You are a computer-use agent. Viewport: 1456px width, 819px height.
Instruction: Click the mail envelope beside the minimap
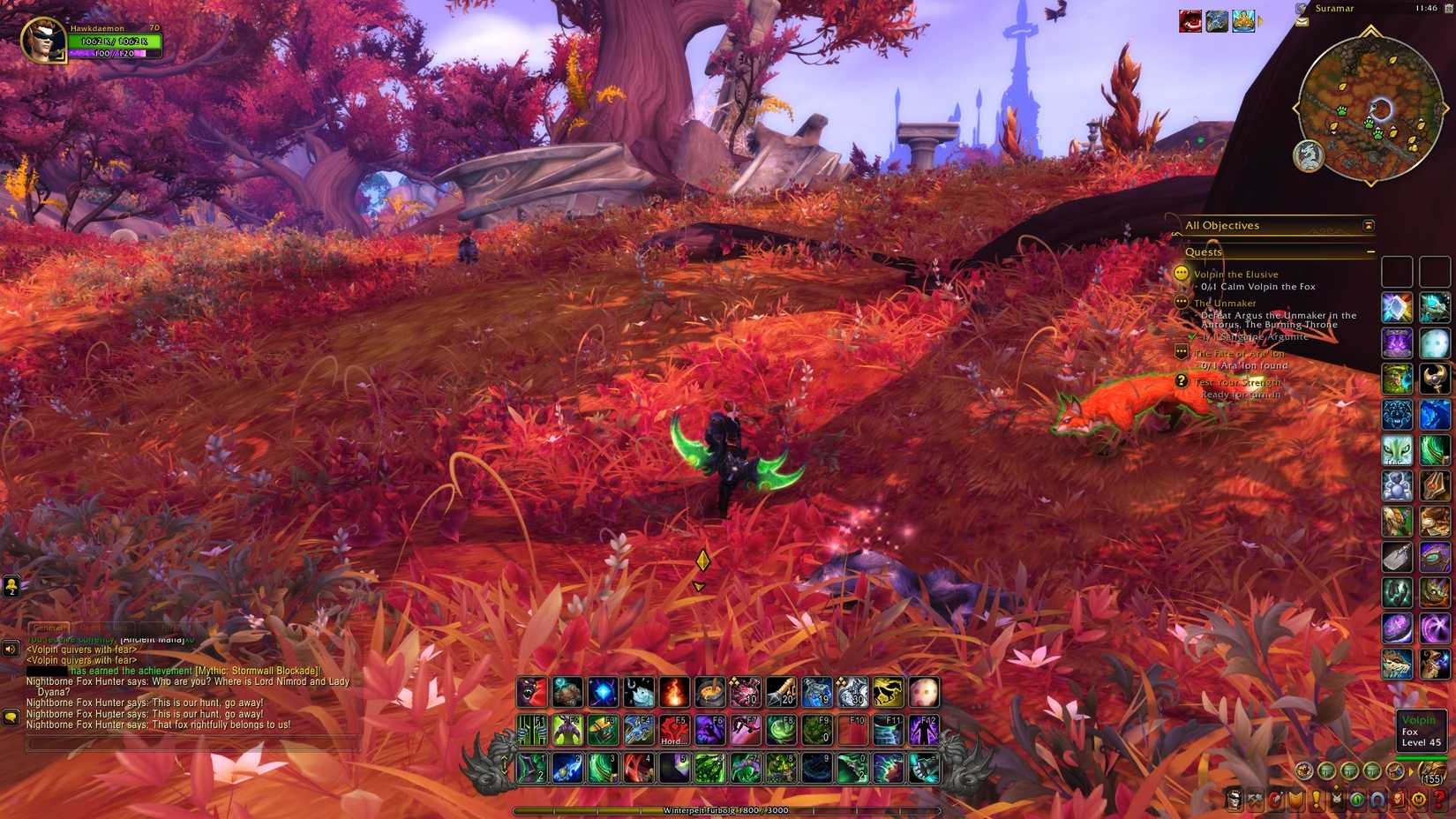(x=1302, y=22)
